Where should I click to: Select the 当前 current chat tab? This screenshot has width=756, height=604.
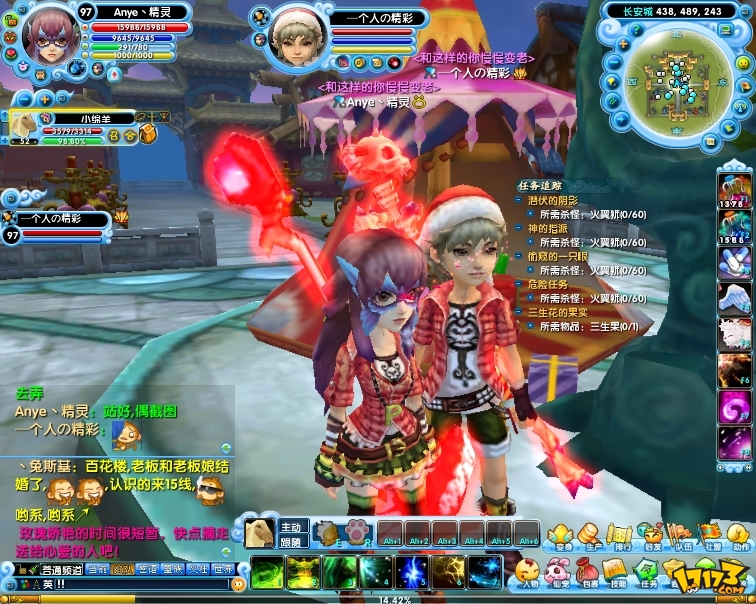[97, 569]
